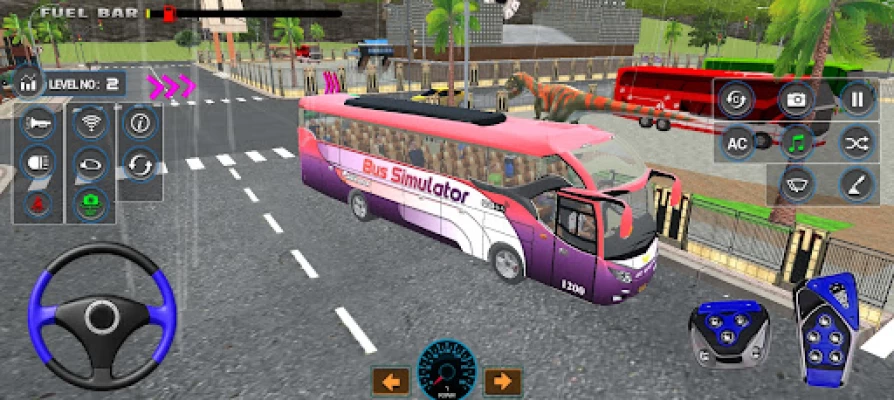Screen dimensions: 894x400
Task: Select the oval mirror icon
Action: [x=90, y=164]
